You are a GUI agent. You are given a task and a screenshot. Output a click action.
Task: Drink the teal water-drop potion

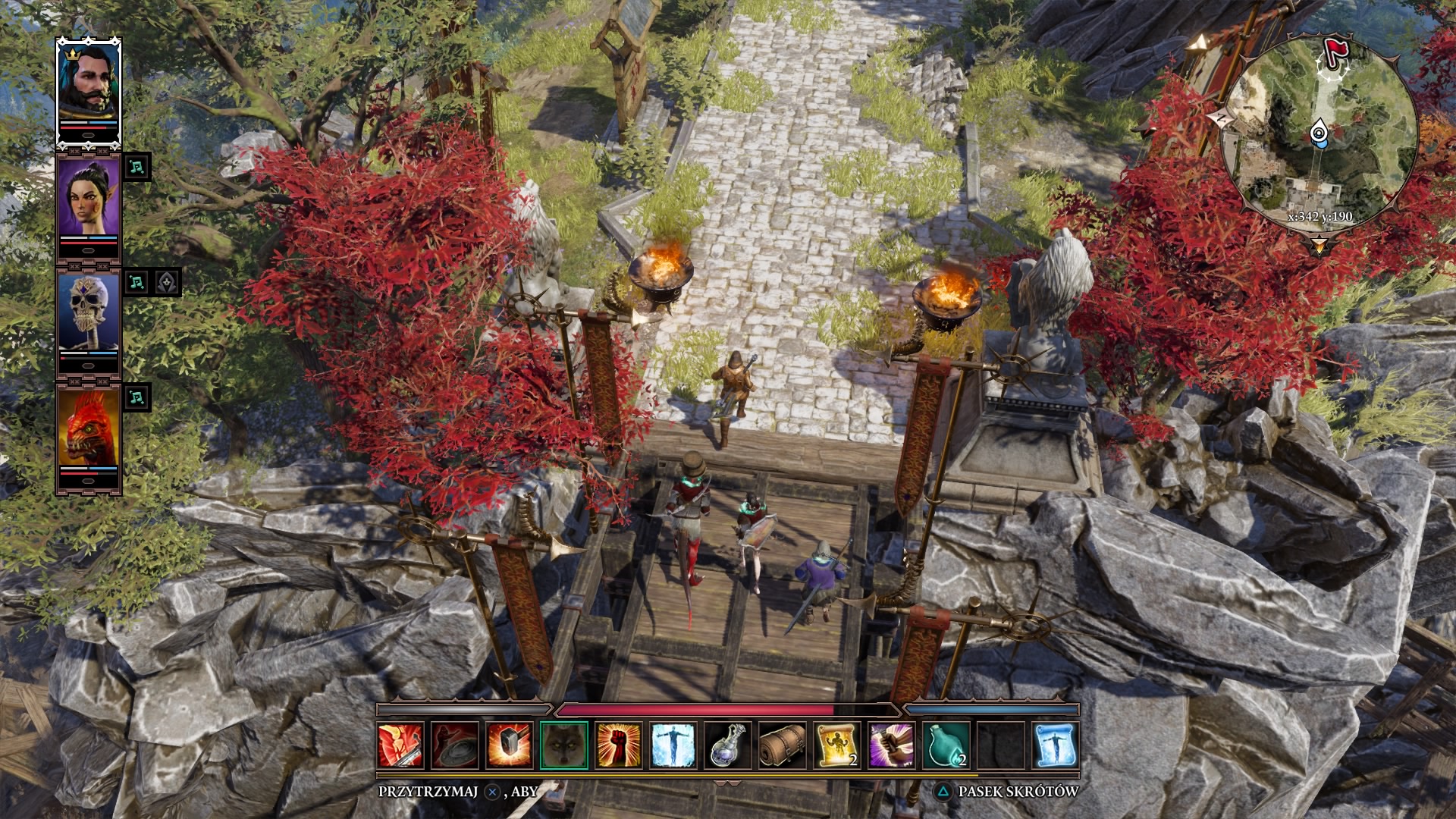click(946, 745)
